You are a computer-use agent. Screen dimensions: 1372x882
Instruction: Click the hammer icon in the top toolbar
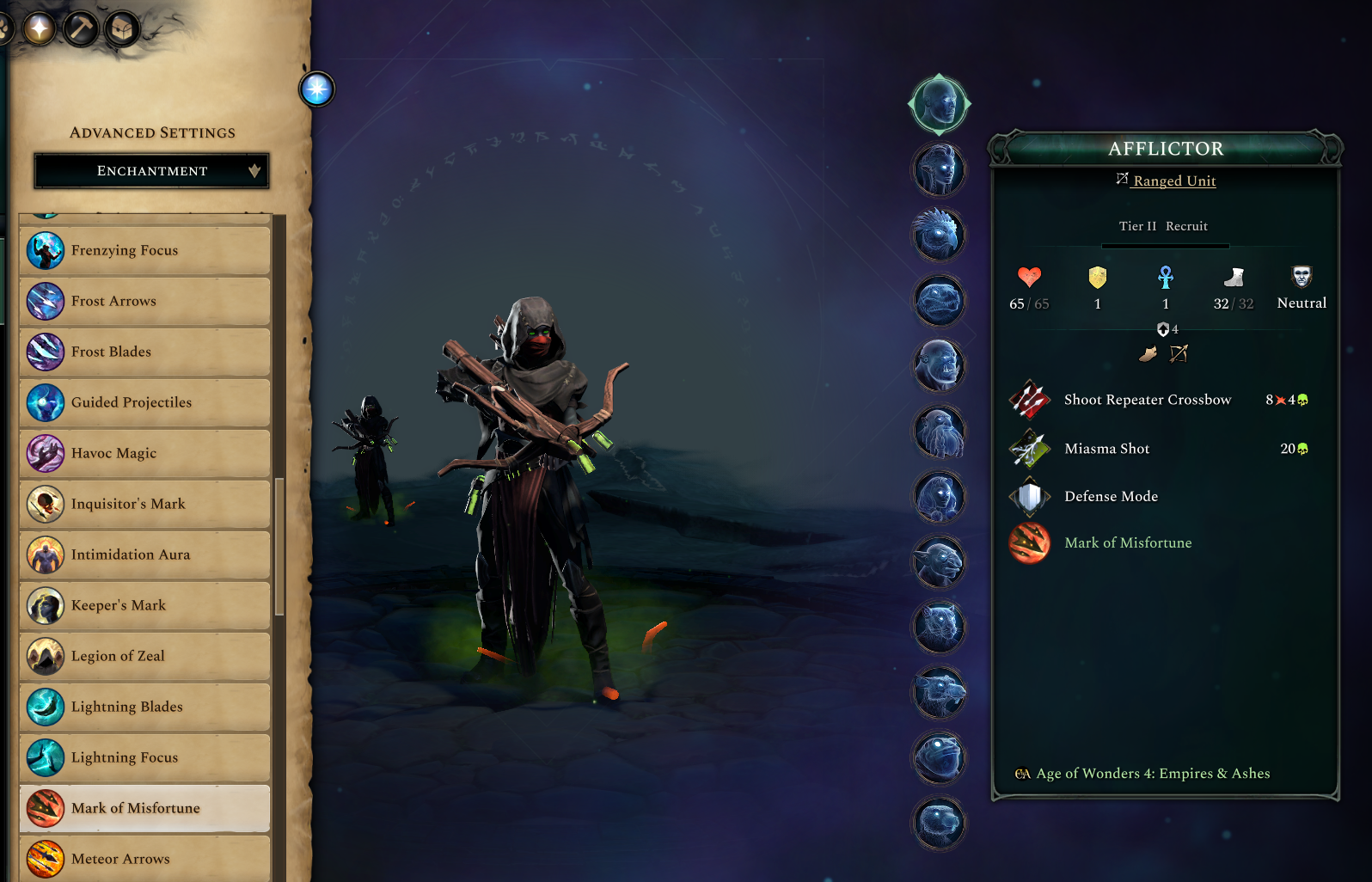(82, 27)
